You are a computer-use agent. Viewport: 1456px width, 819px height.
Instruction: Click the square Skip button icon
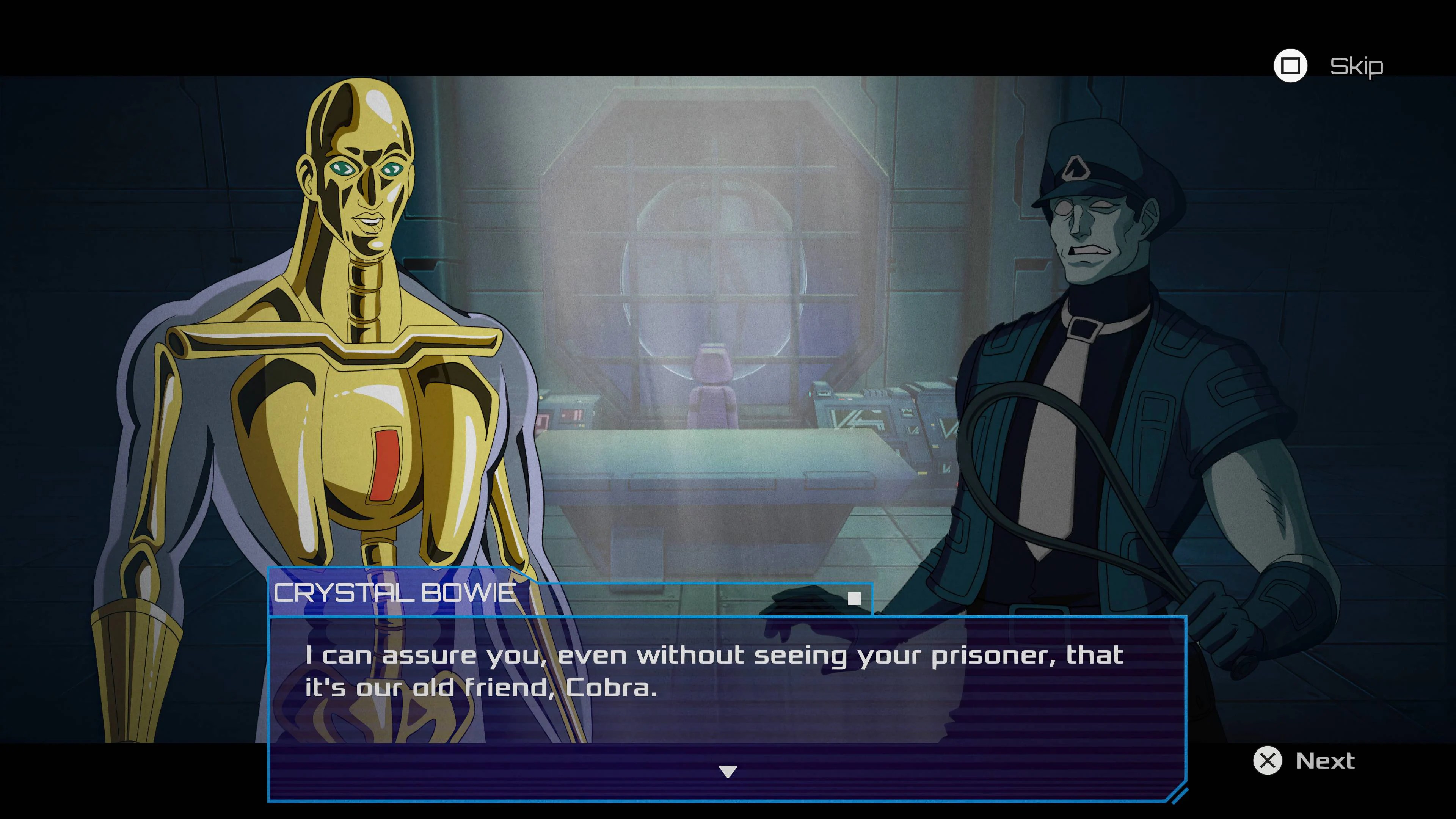(x=1291, y=66)
